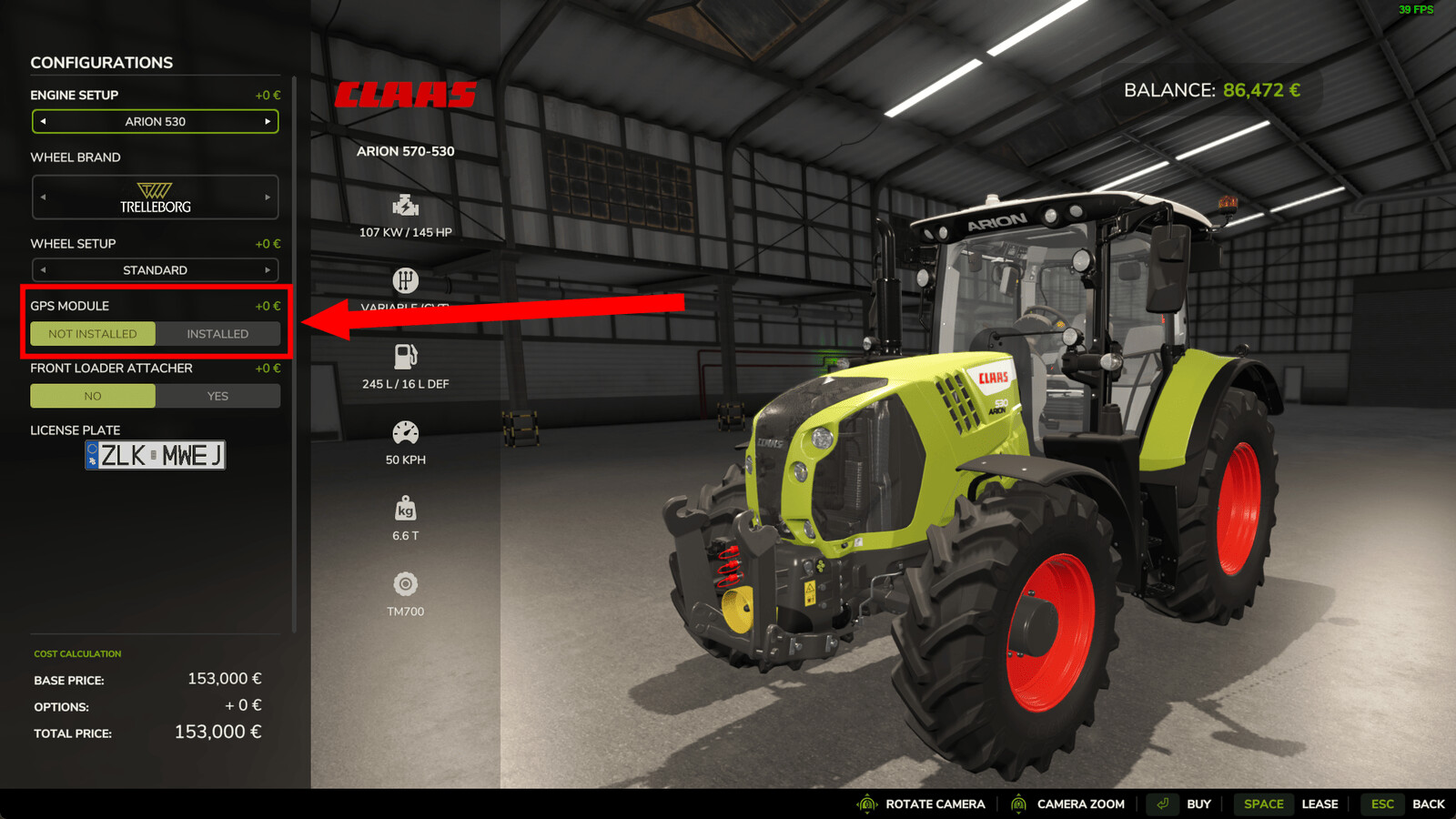Click the weight icon showing 6.6 T
The image size is (1456, 819).
[x=406, y=506]
